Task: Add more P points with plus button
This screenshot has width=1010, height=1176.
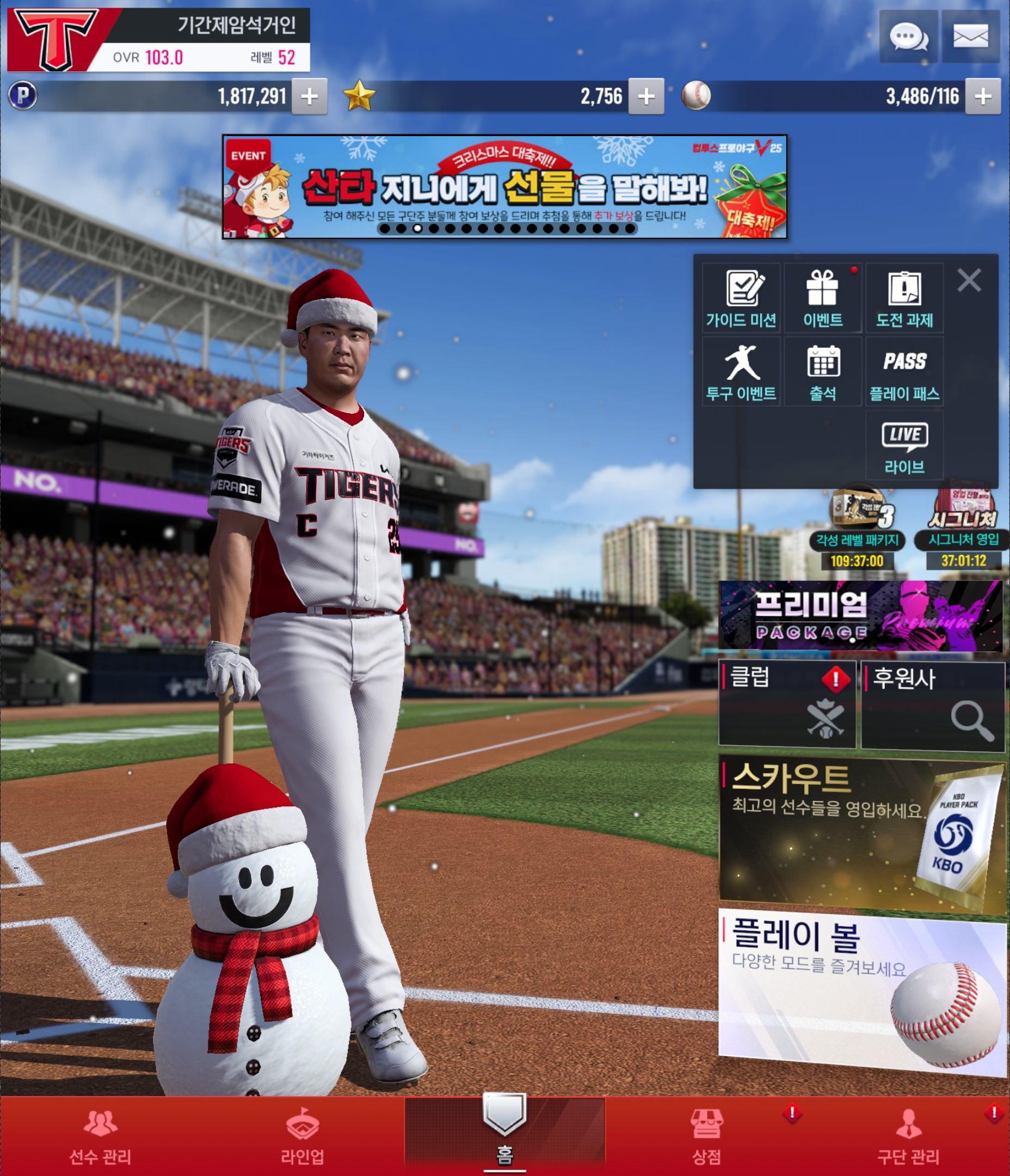Action: point(309,96)
